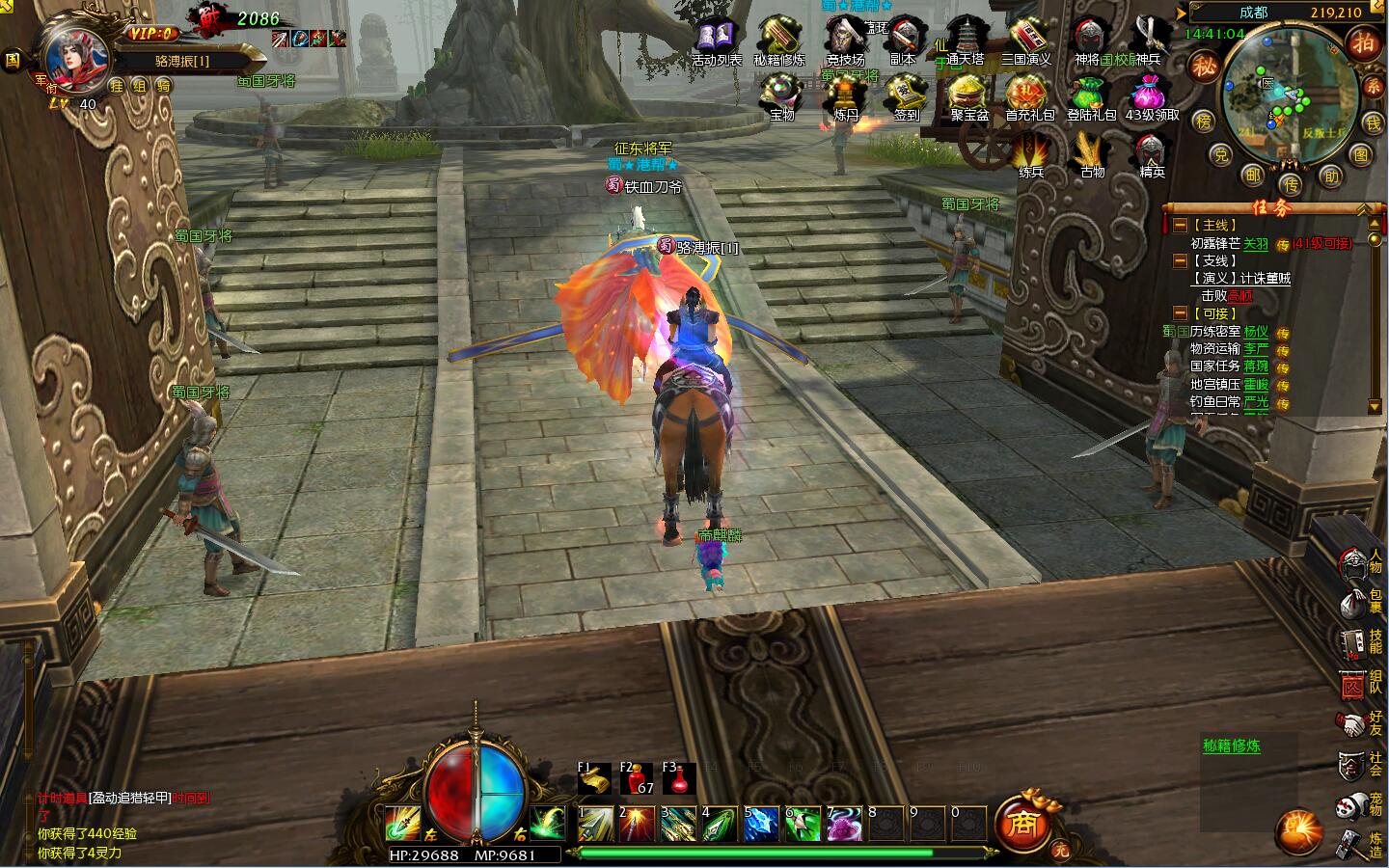Open the 人物 character panel
Viewport: 1389px width, 868px height.
tap(1354, 560)
